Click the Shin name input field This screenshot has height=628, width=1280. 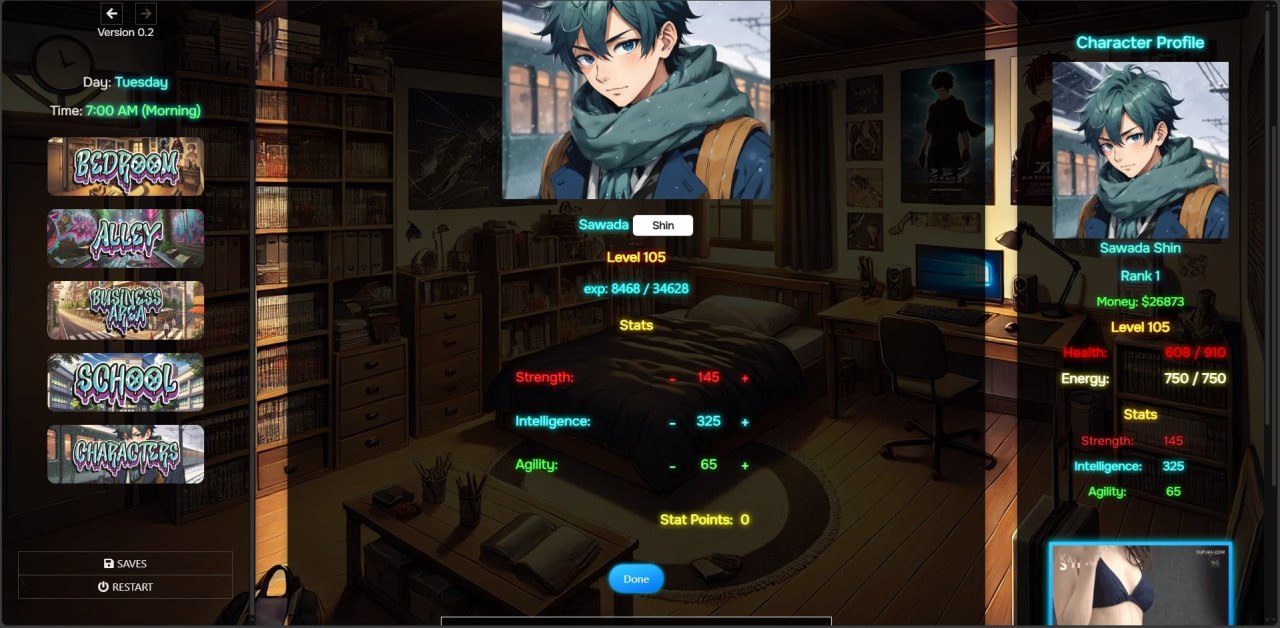663,225
